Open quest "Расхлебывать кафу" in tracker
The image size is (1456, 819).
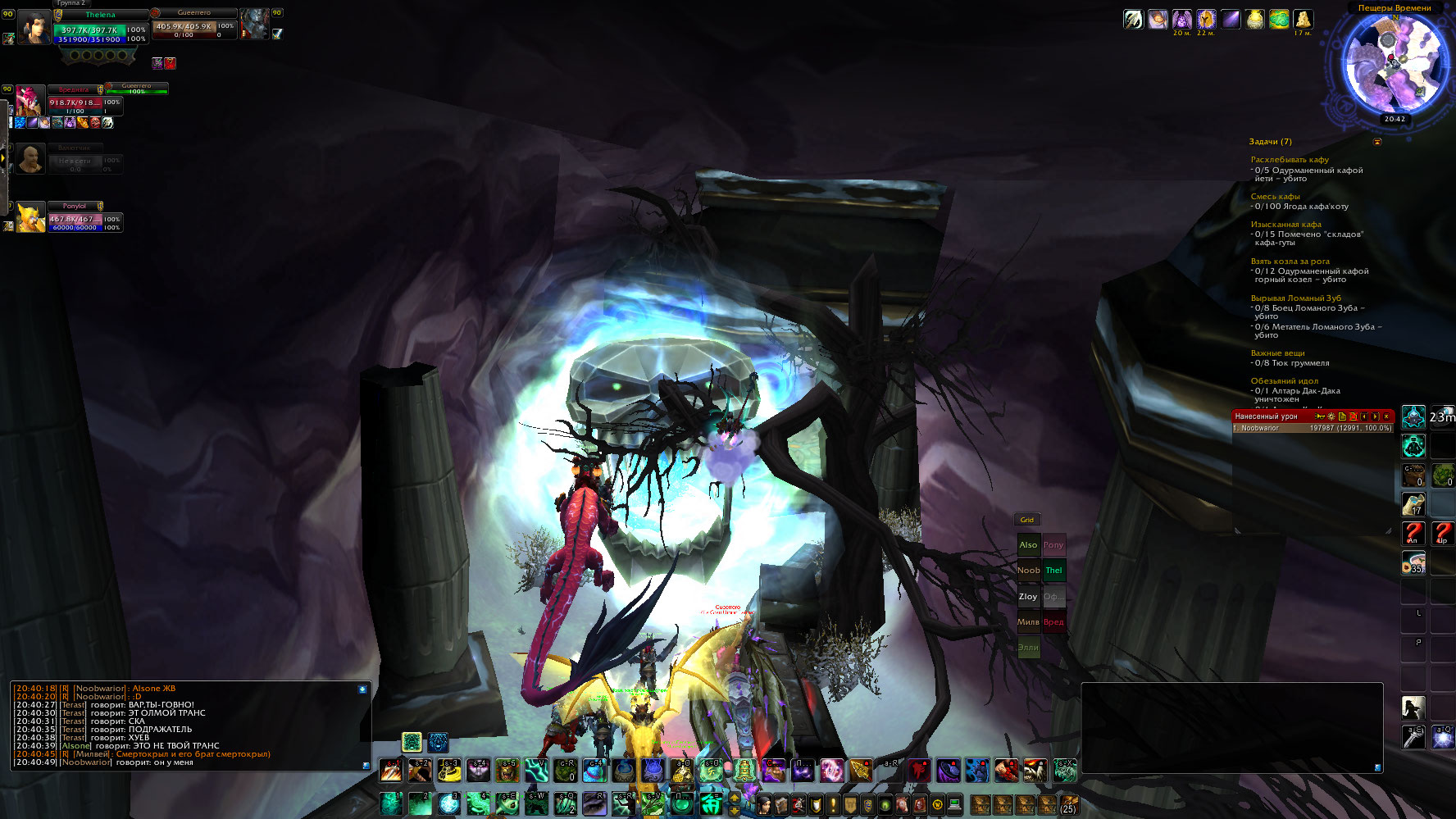coord(1289,160)
